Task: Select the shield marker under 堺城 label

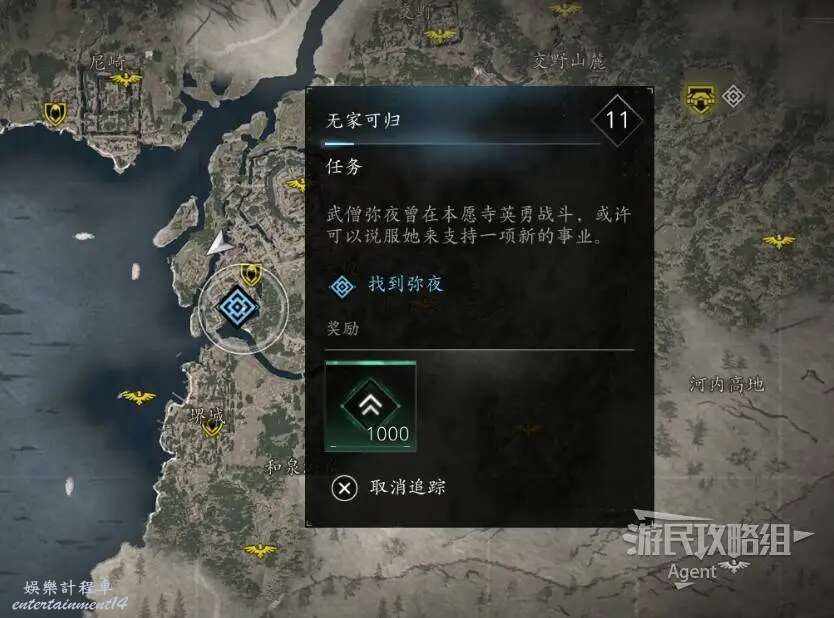Action: point(212,427)
